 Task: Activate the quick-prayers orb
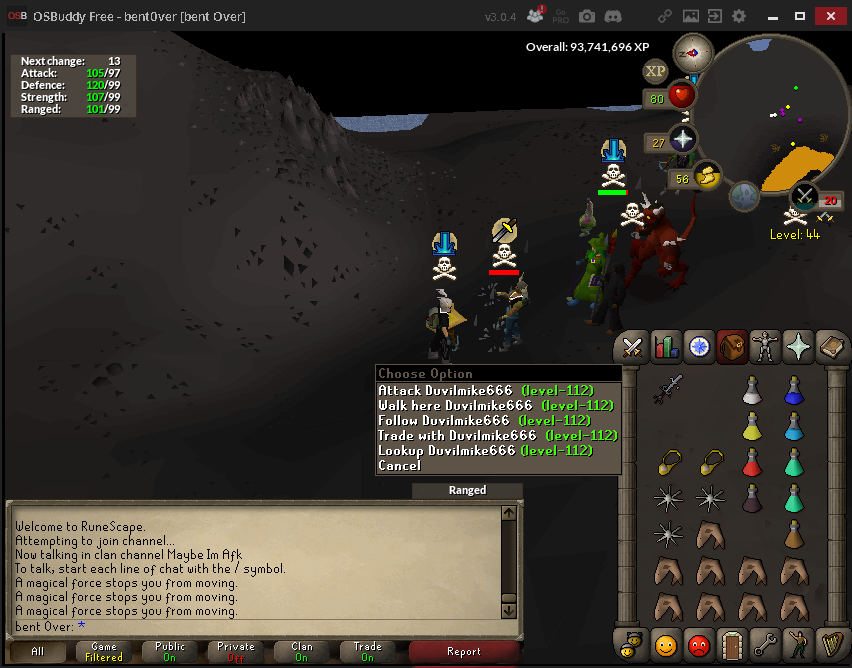(683, 140)
